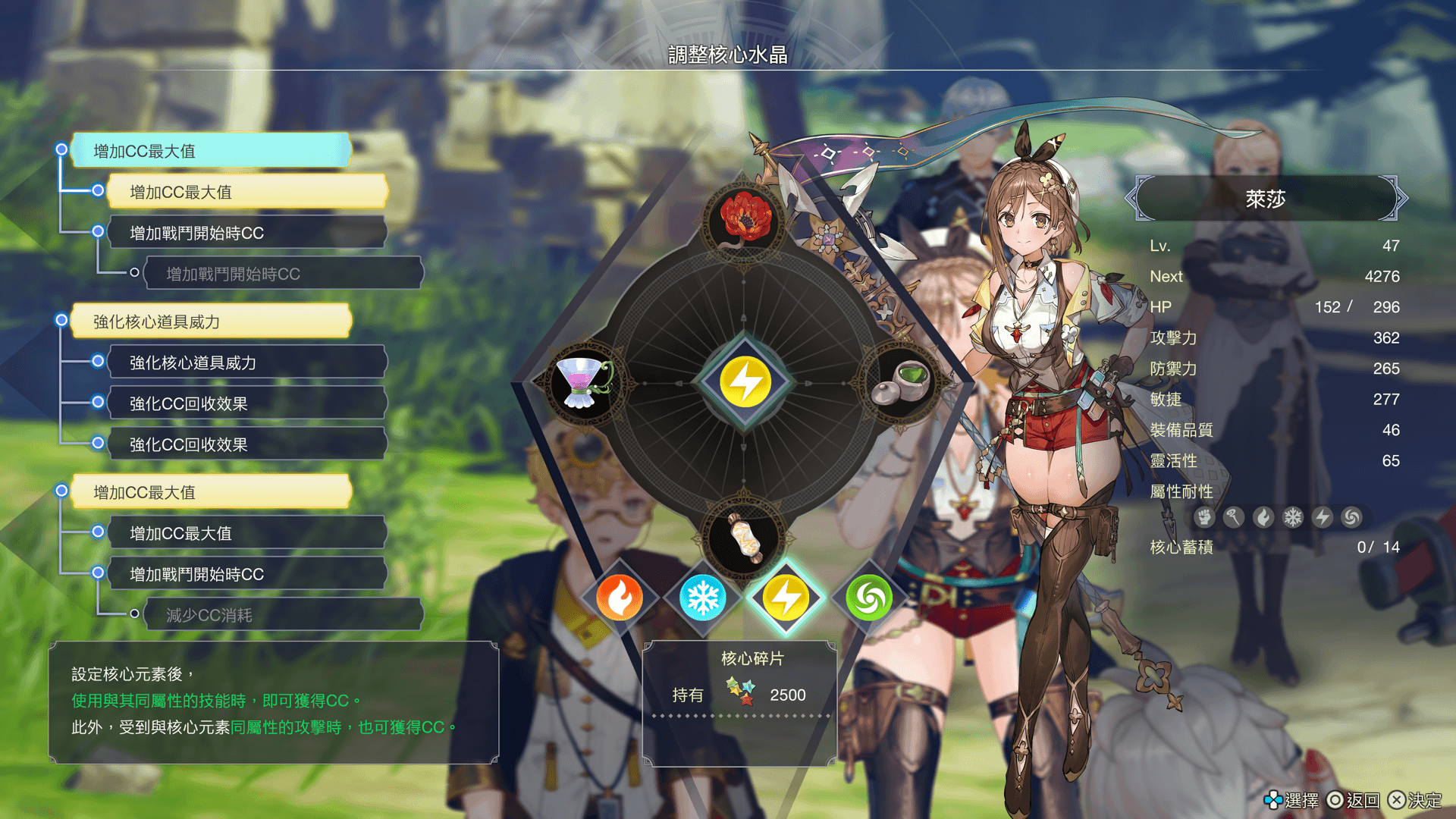
Task: Select the dark 強化核心道具威力 sub-node
Action: click(x=247, y=362)
